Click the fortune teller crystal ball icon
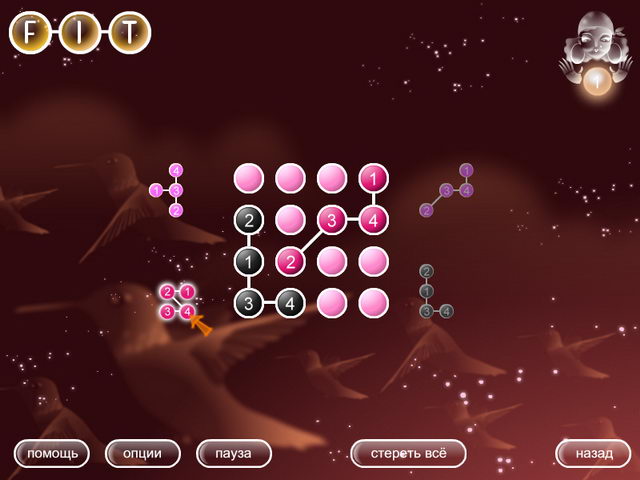The width and height of the screenshot is (640, 480). tap(596, 82)
